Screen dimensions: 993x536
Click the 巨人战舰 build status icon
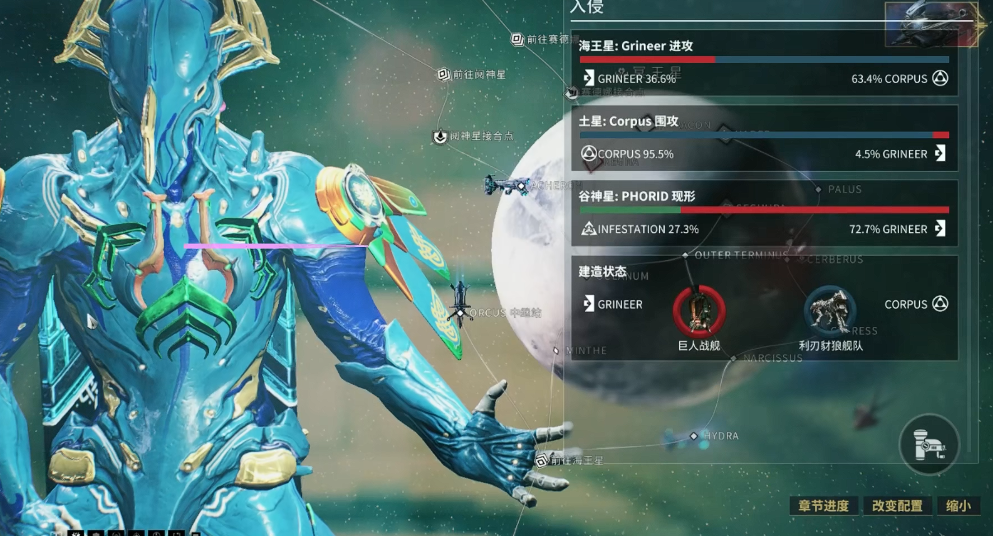[699, 310]
